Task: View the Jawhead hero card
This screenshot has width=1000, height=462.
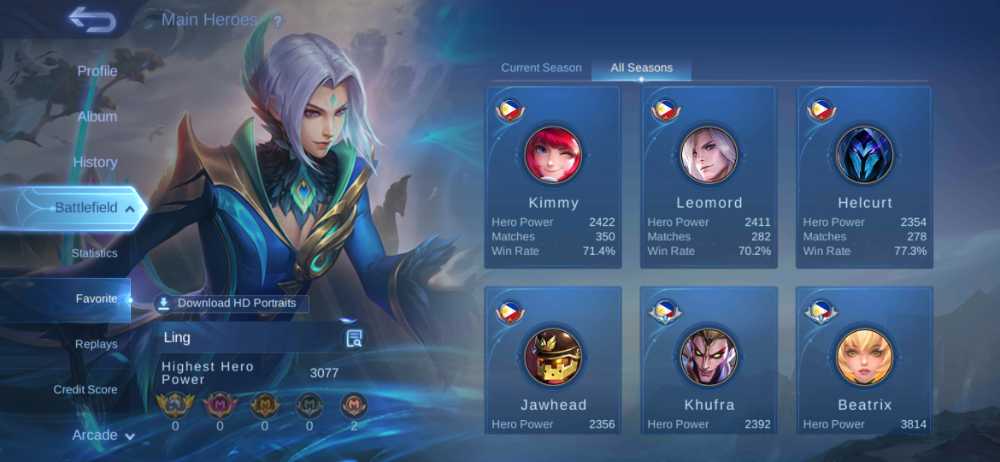Action: (553, 362)
